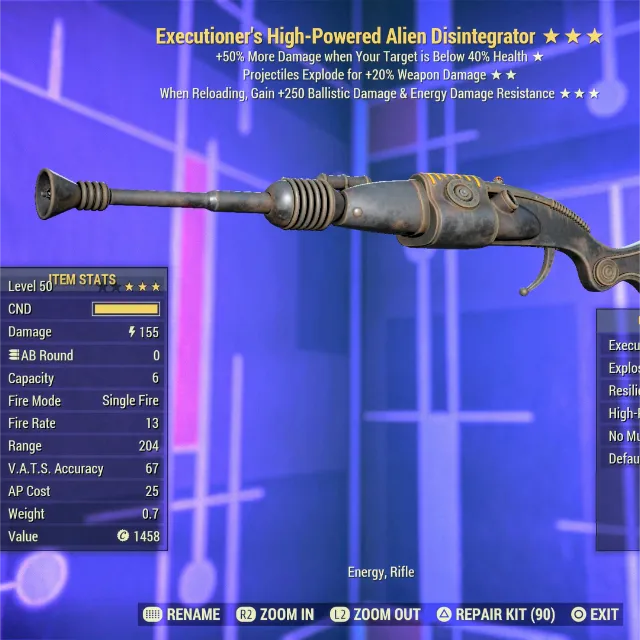Choose the RENAME action

184,614
